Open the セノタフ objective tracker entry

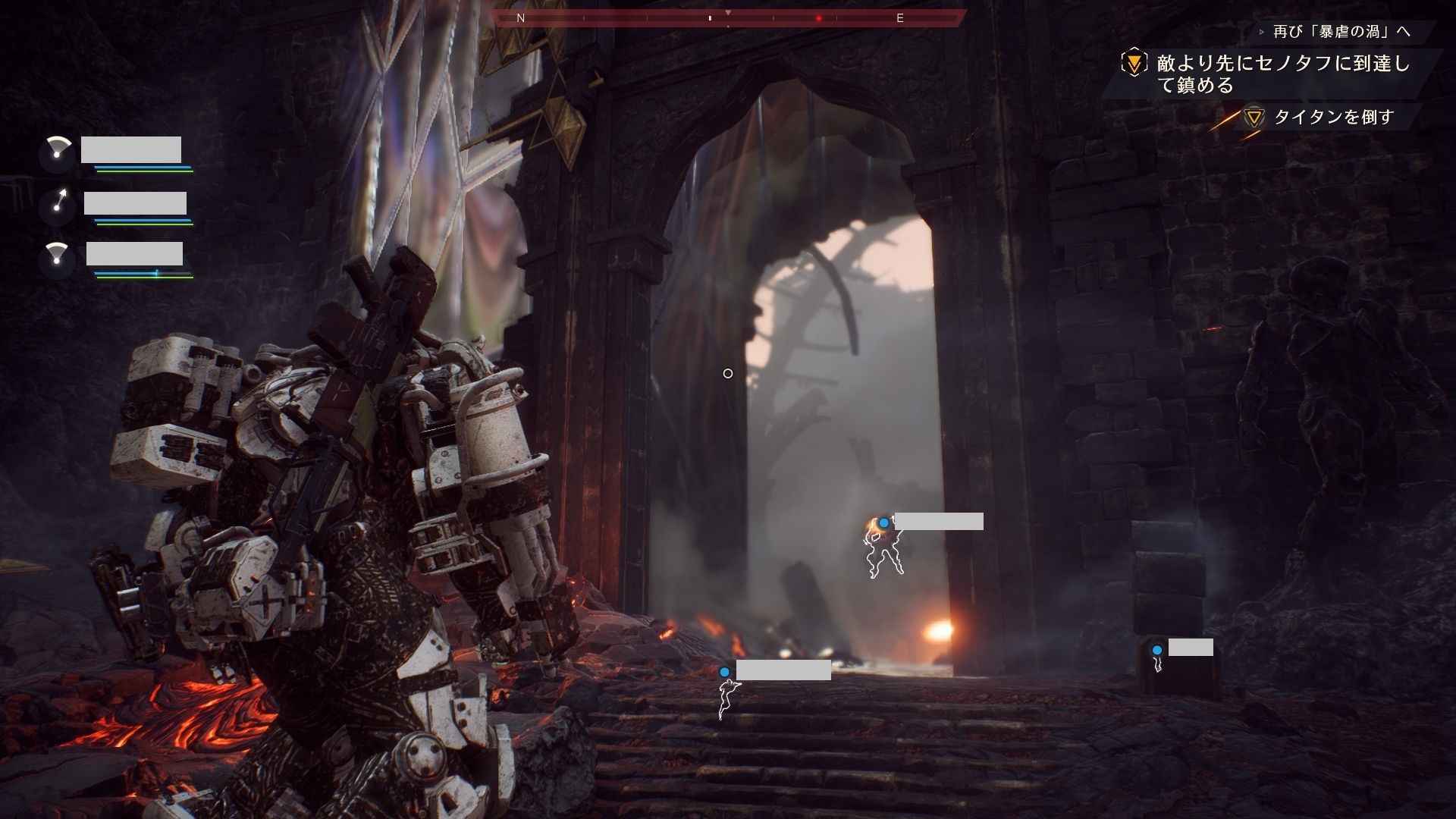tap(1283, 74)
